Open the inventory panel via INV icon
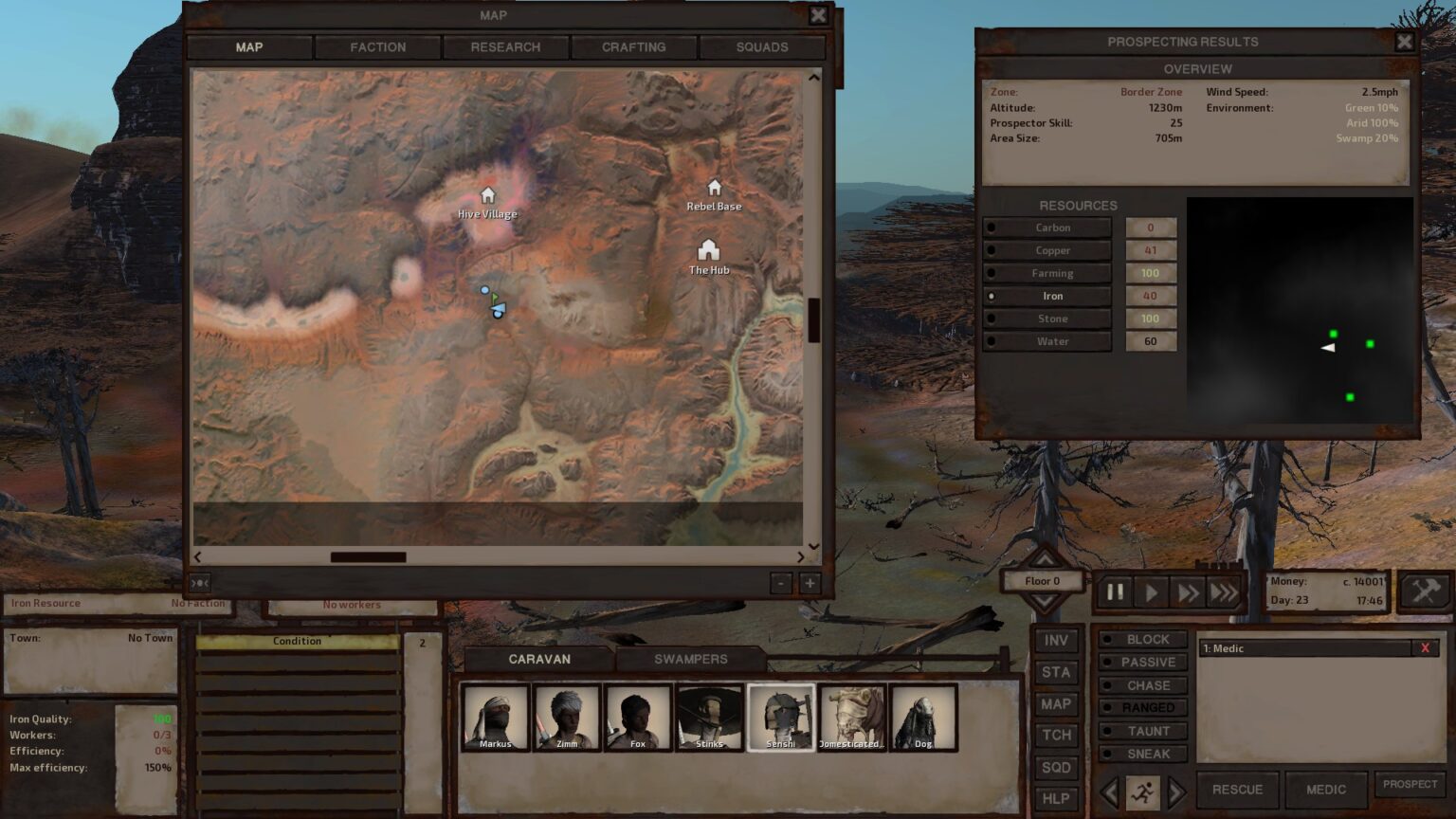 [1056, 641]
